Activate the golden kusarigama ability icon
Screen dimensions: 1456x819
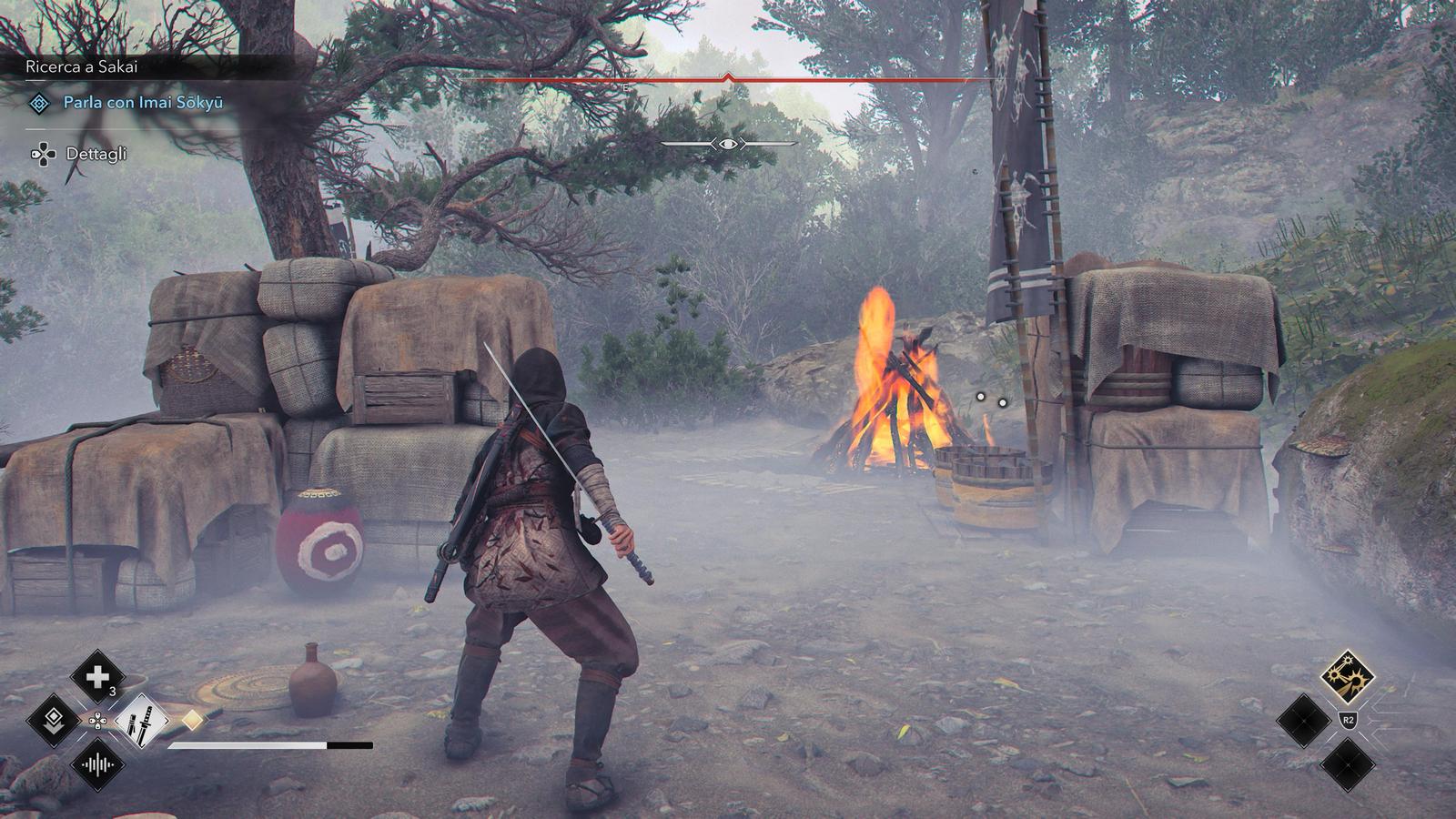click(1347, 676)
